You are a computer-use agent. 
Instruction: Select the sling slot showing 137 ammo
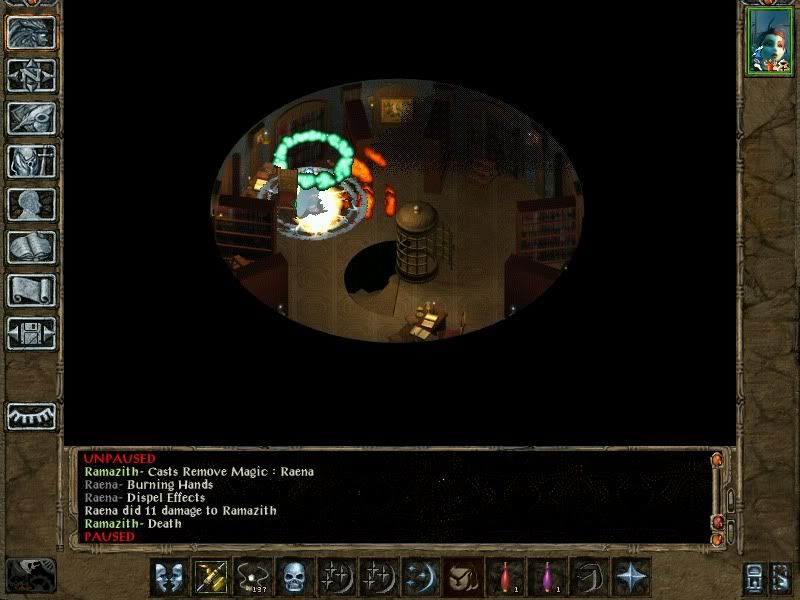tap(253, 577)
